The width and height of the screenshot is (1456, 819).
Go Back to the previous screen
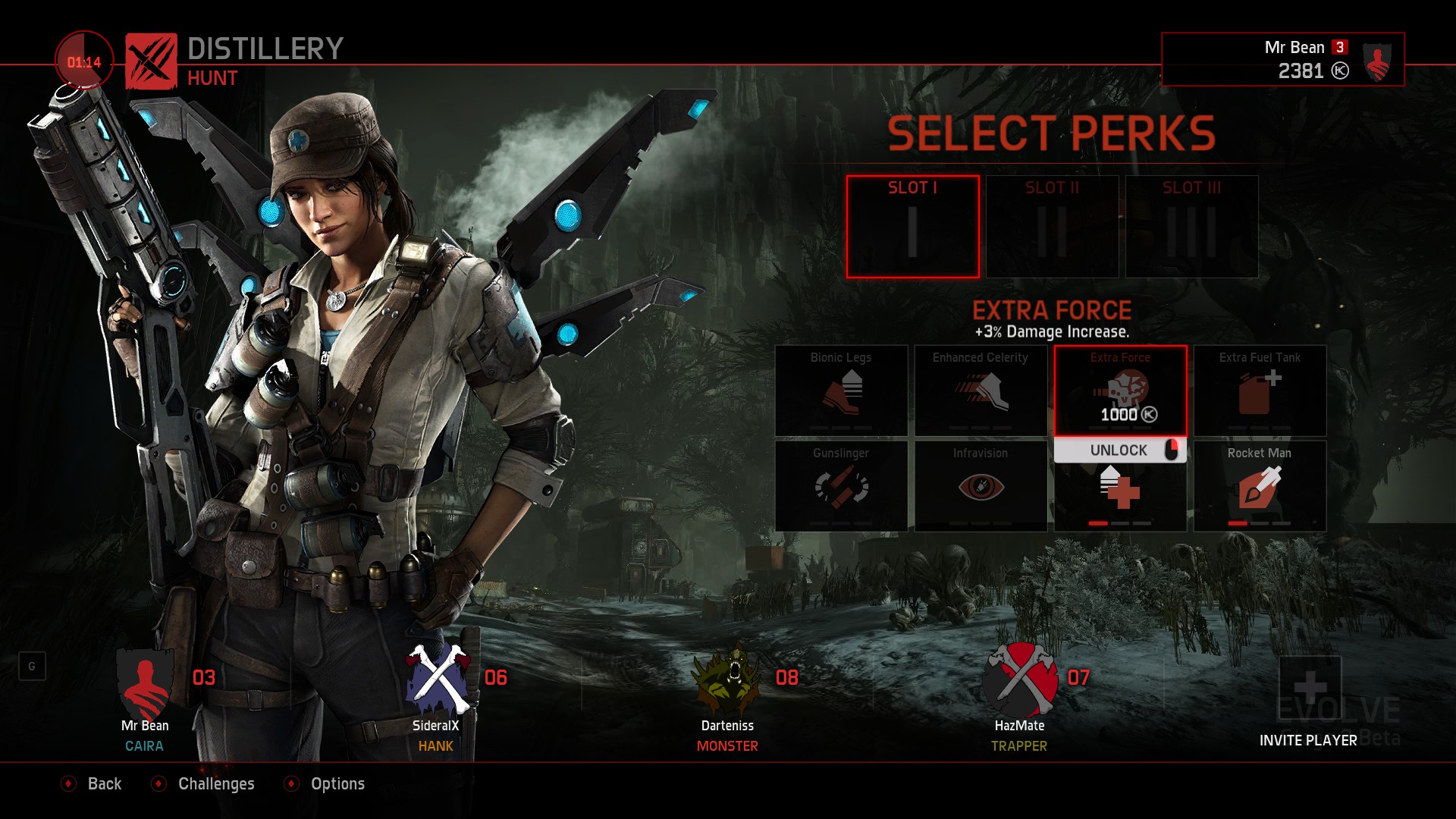click(93, 784)
